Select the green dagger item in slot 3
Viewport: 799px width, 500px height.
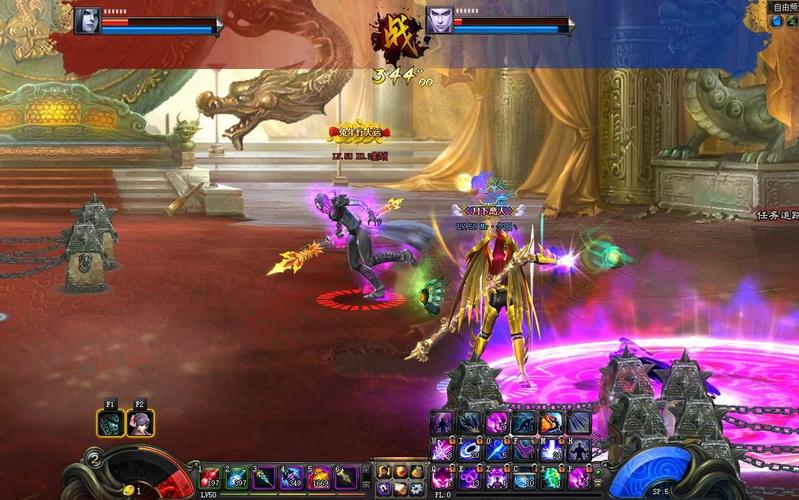266,478
